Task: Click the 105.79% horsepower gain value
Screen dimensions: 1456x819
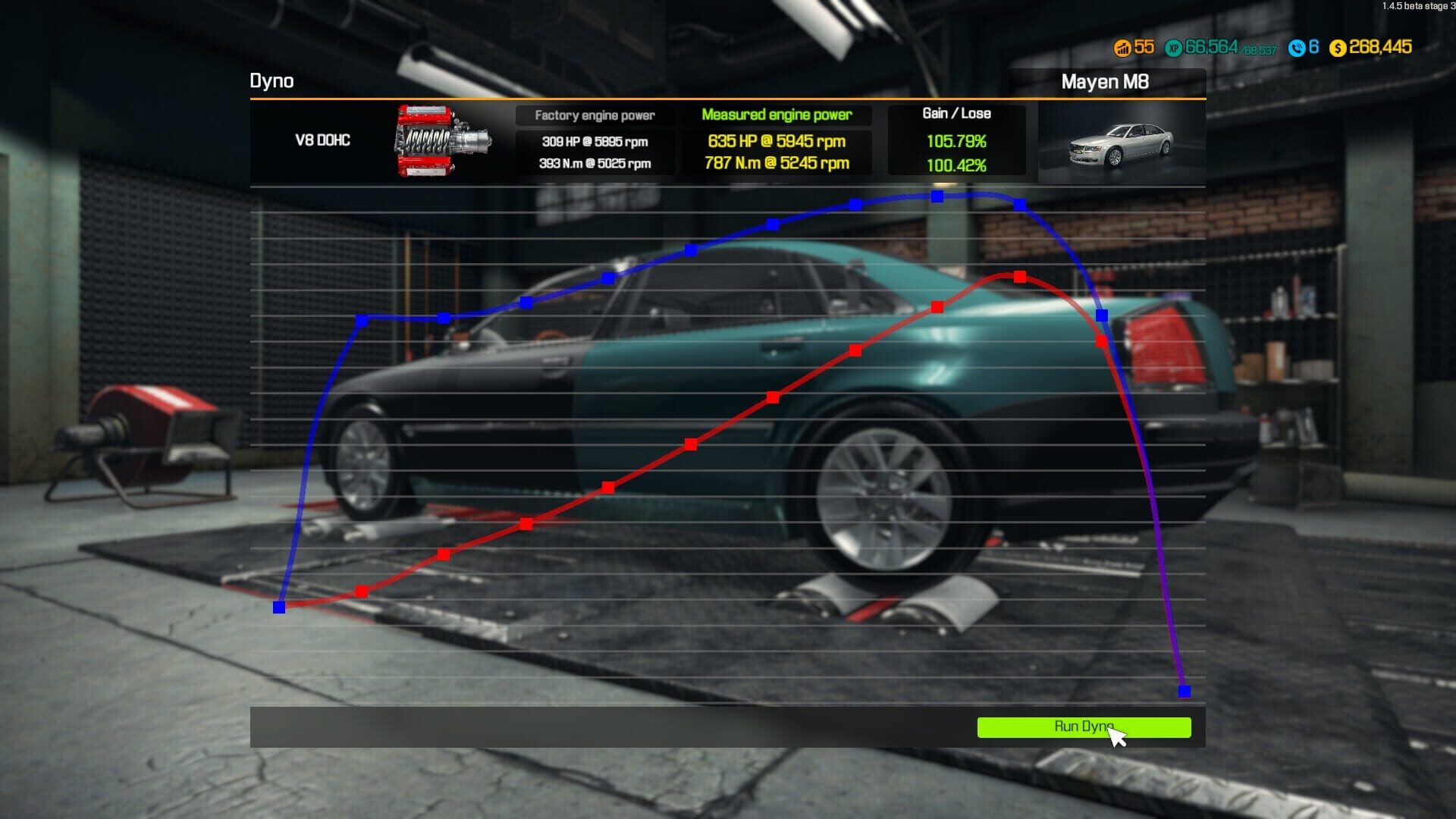Action: [x=957, y=141]
